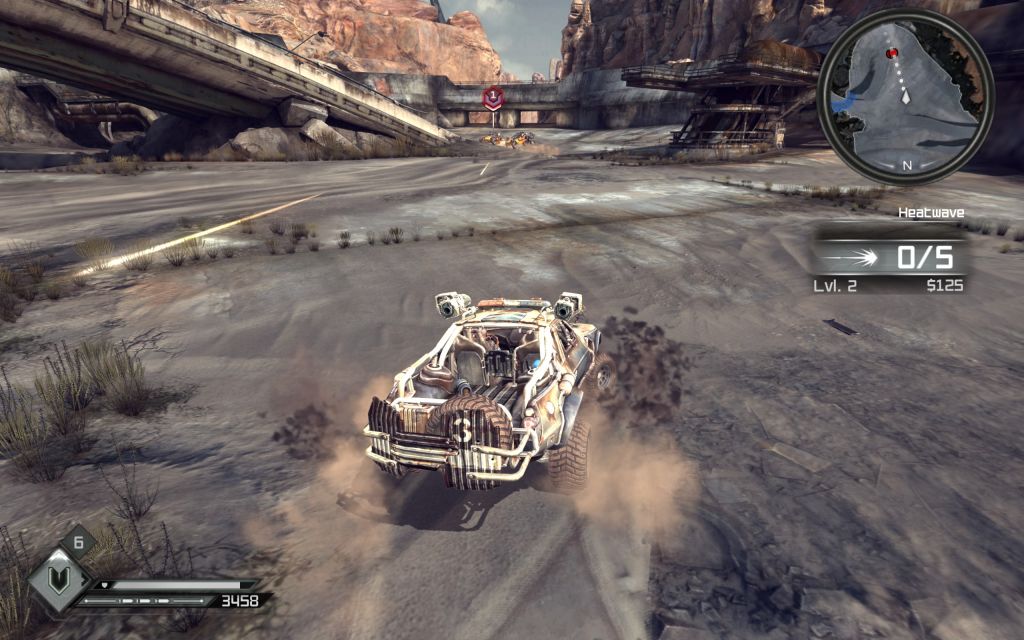Viewport: 1024px width, 640px height.
Task: Click the circular minimap
Action: pos(906,96)
